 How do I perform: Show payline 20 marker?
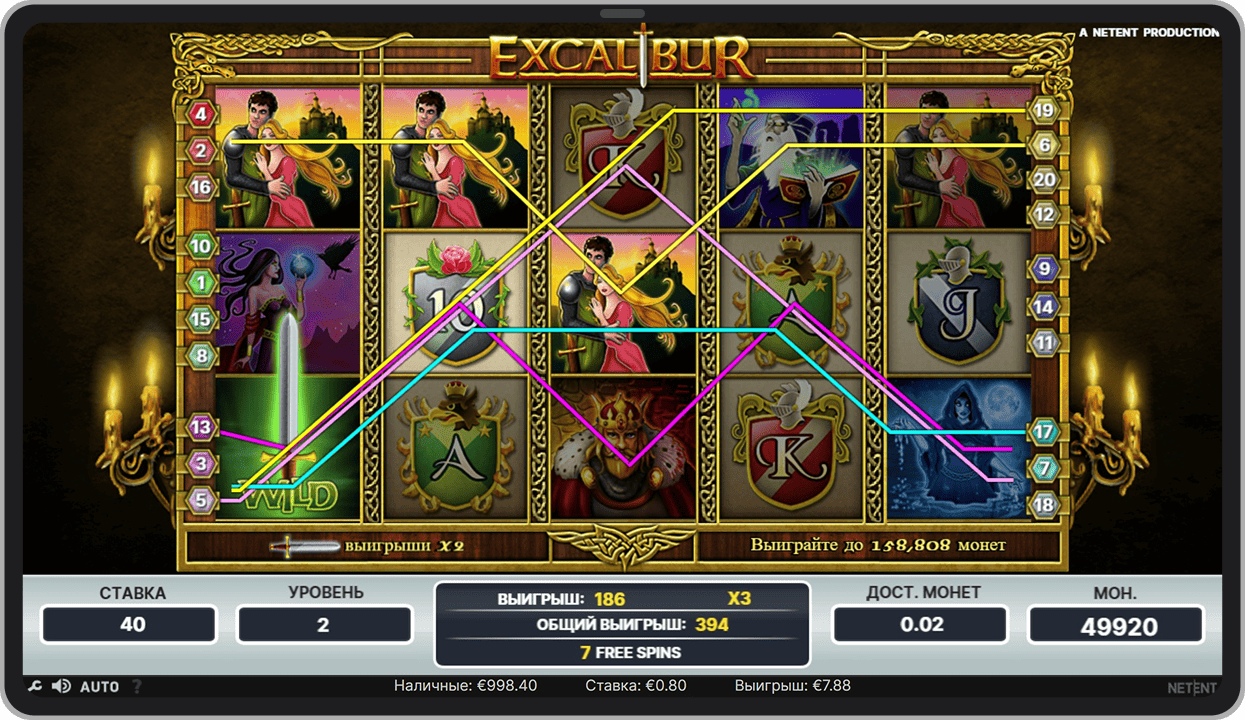[1044, 179]
